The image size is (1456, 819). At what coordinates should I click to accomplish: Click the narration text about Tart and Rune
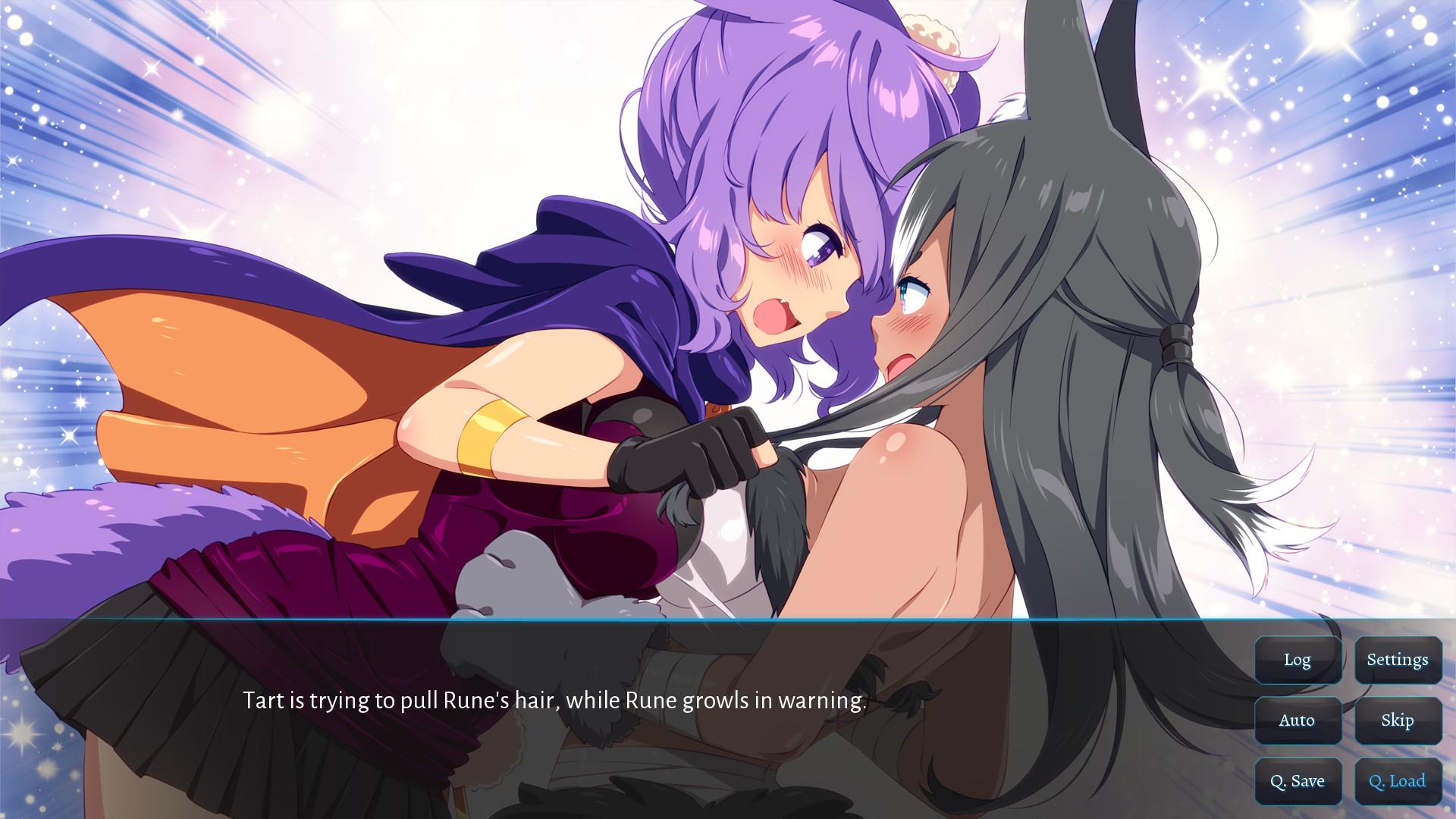tap(554, 701)
